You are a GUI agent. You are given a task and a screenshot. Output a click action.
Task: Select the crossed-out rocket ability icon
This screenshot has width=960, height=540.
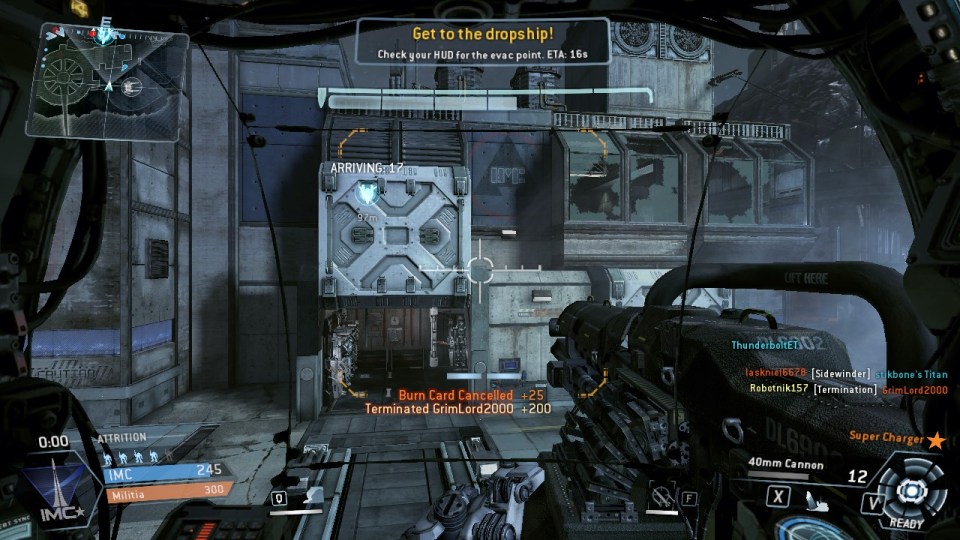pos(658,494)
